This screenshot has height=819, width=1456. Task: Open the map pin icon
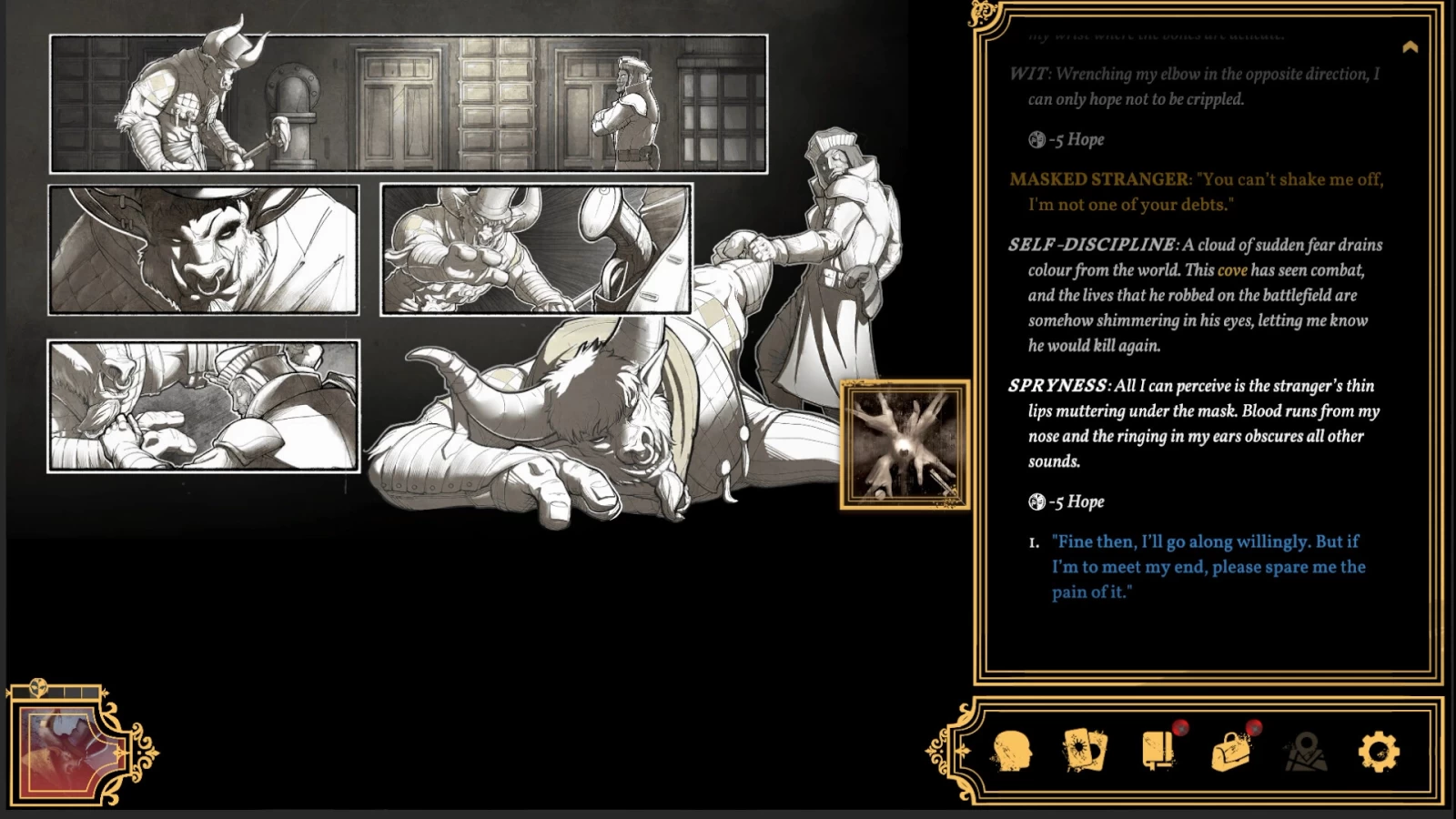tap(1305, 753)
